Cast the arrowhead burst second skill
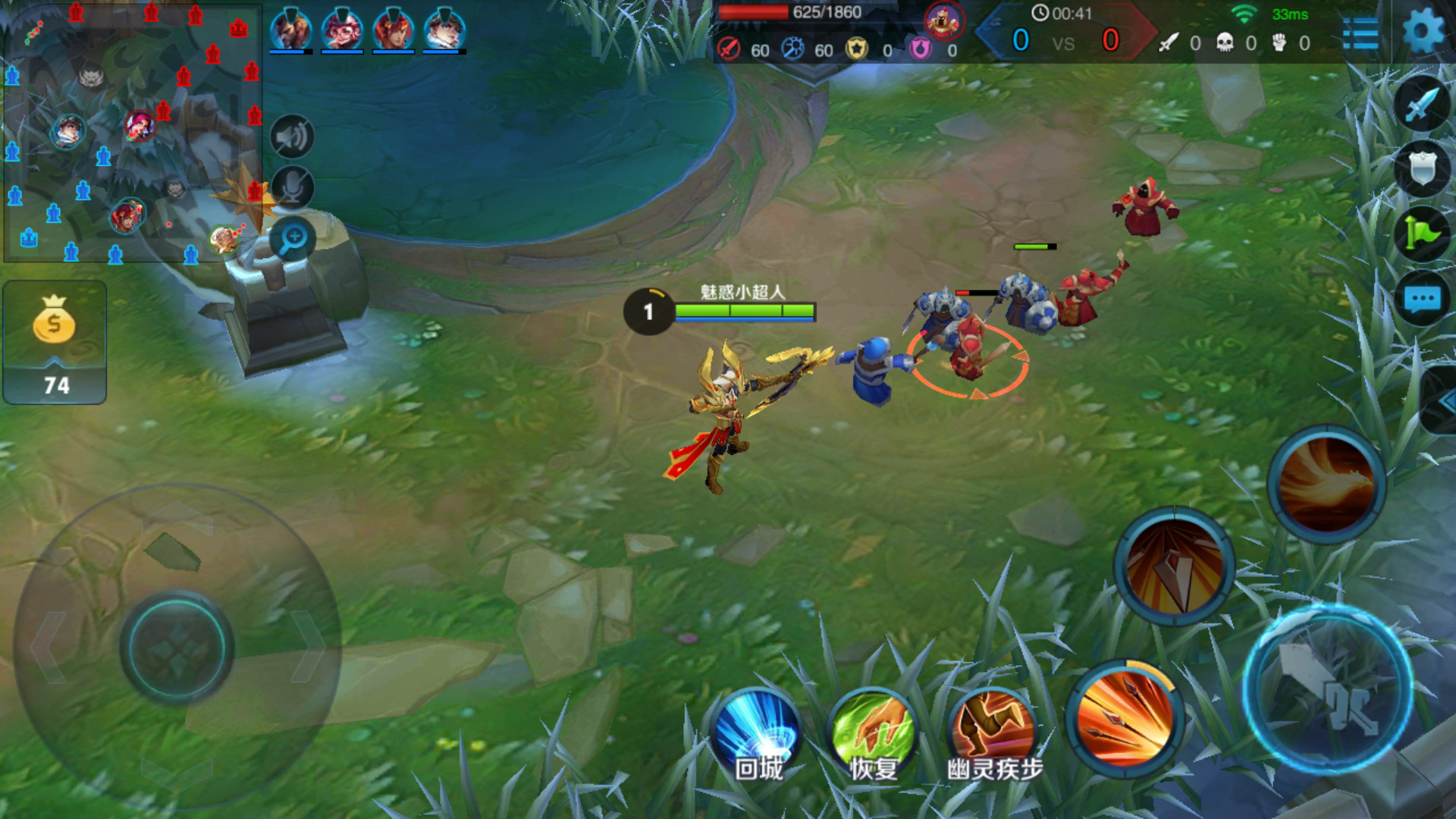This screenshot has height=819, width=1456. [1174, 566]
